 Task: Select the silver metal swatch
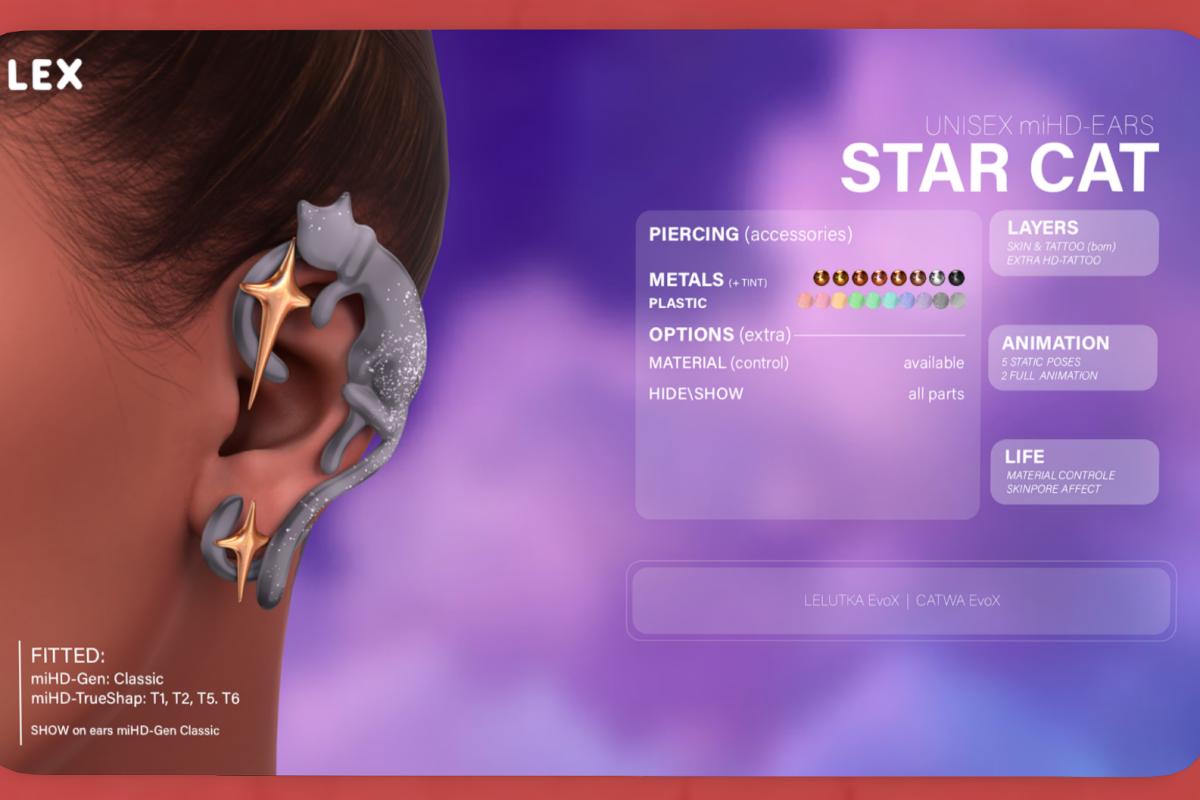(937, 278)
